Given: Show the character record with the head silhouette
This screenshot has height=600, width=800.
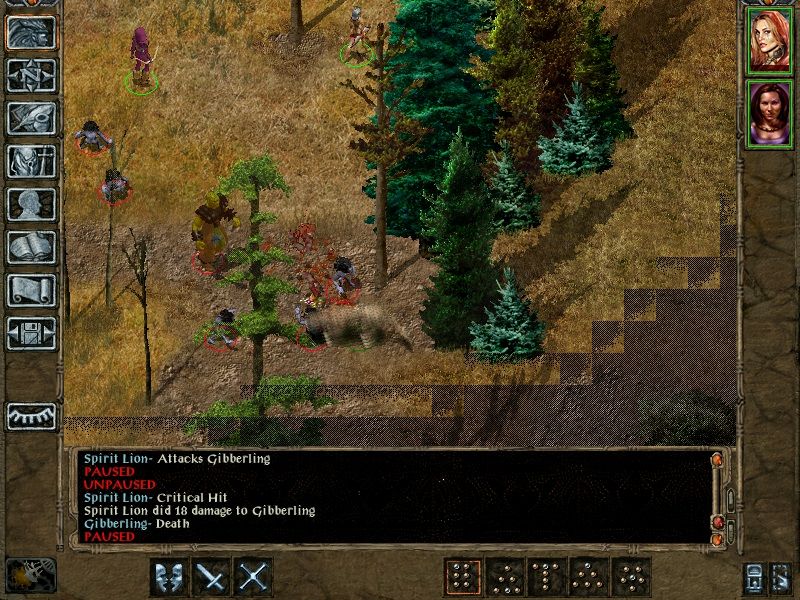Looking at the screenshot, I should pyautogui.click(x=31, y=204).
